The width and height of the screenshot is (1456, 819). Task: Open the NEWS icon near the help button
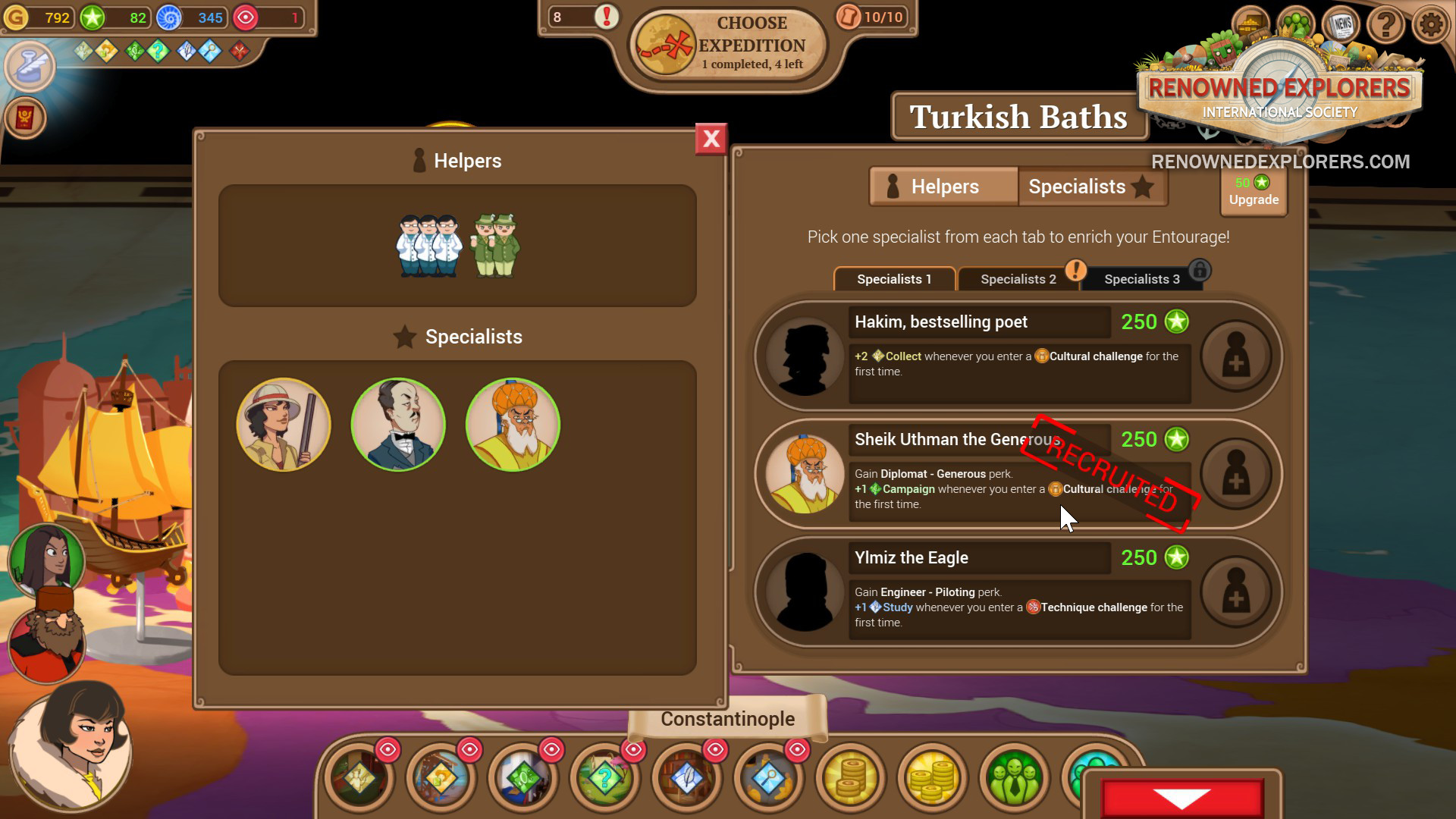(1341, 25)
